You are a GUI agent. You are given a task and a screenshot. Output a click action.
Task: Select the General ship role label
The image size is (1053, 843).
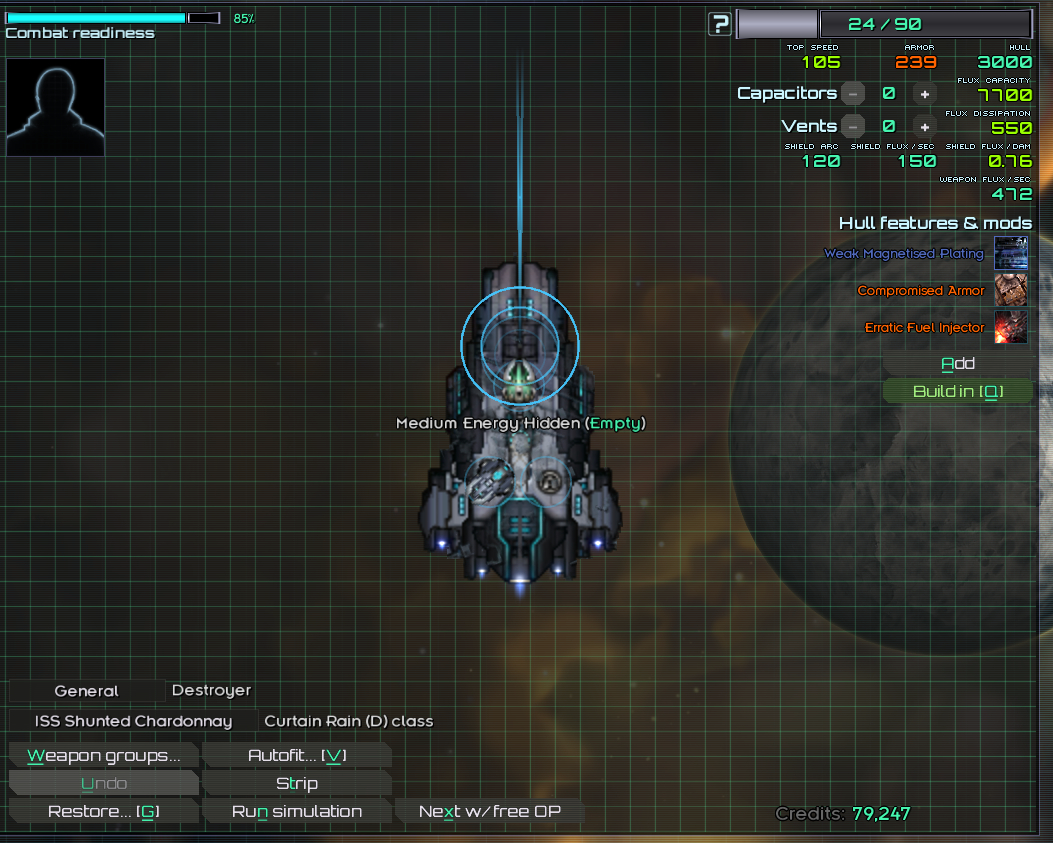(86, 691)
